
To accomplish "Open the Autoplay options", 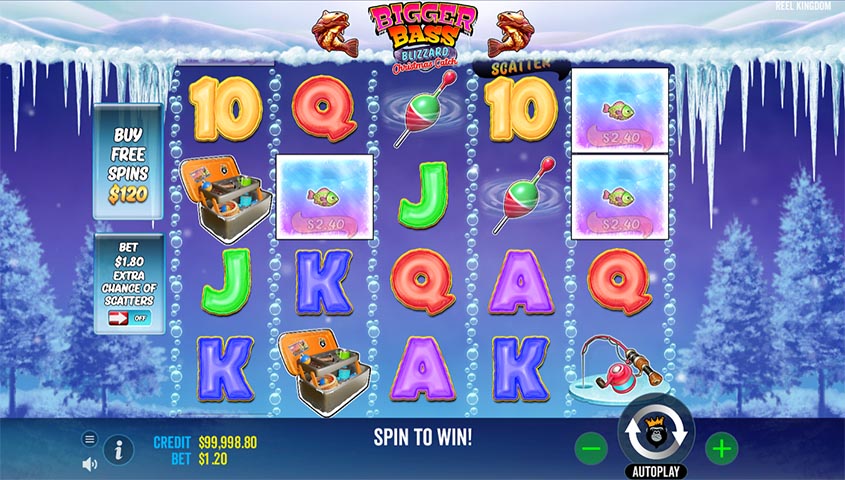I will [656, 470].
